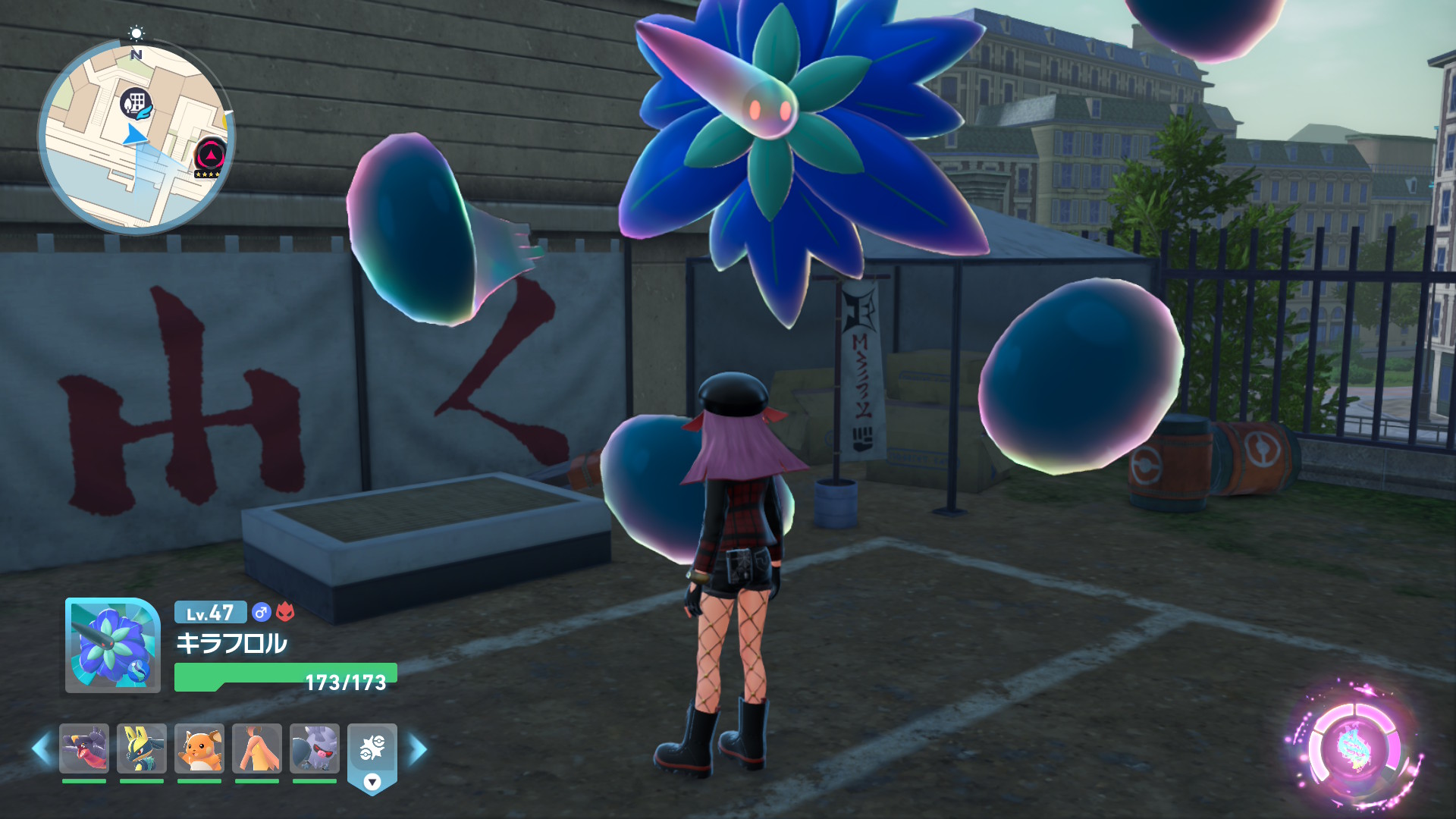This screenshot has width=1456, height=819.
Task: Expand the Poké Ball swap dropdown
Action: [x=372, y=781]
